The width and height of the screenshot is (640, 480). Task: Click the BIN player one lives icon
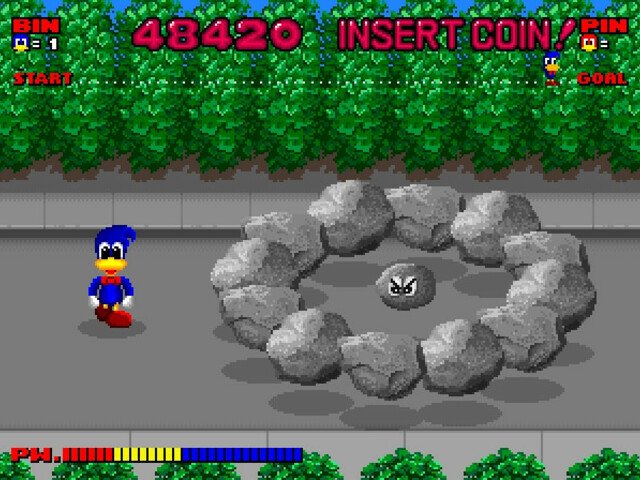(x=20, y=43)
